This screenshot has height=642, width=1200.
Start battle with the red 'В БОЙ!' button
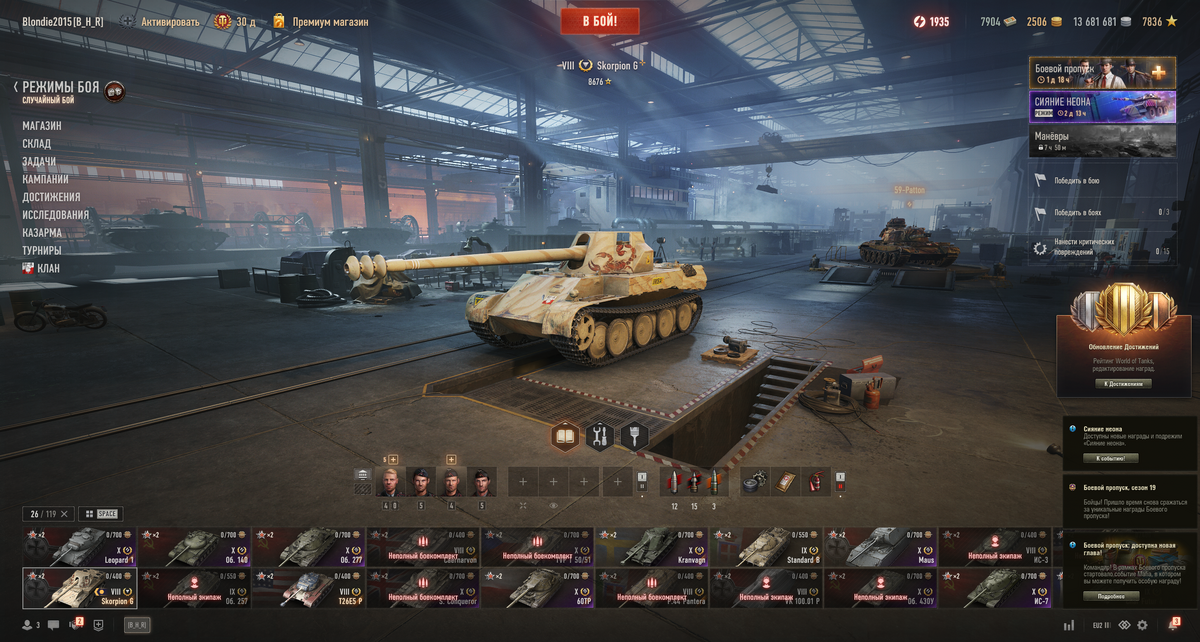pyautogui.click(x=602, y=20)
